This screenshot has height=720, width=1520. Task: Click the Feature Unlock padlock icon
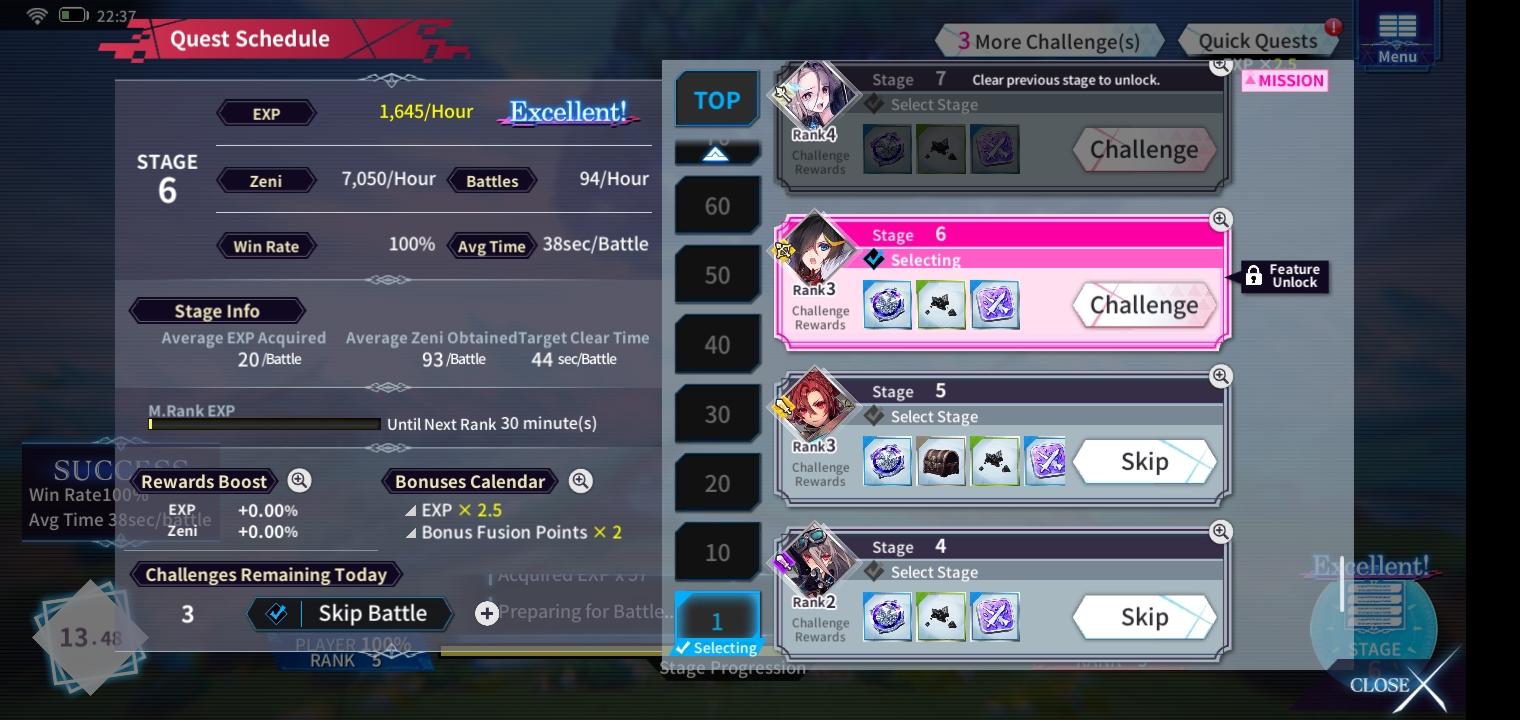(x=1256, y=277)
